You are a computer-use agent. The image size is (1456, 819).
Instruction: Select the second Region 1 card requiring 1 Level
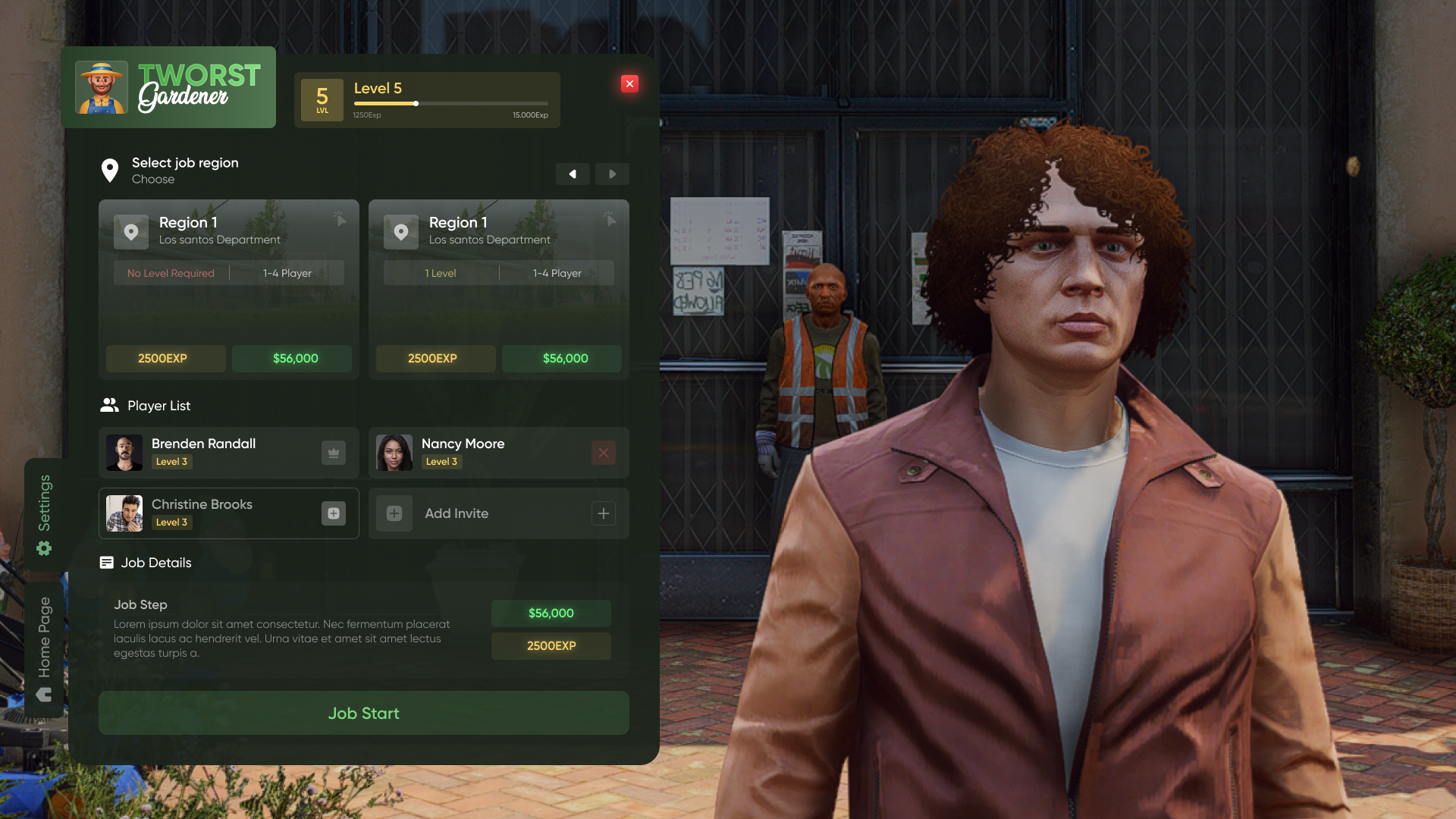[498, 290]
